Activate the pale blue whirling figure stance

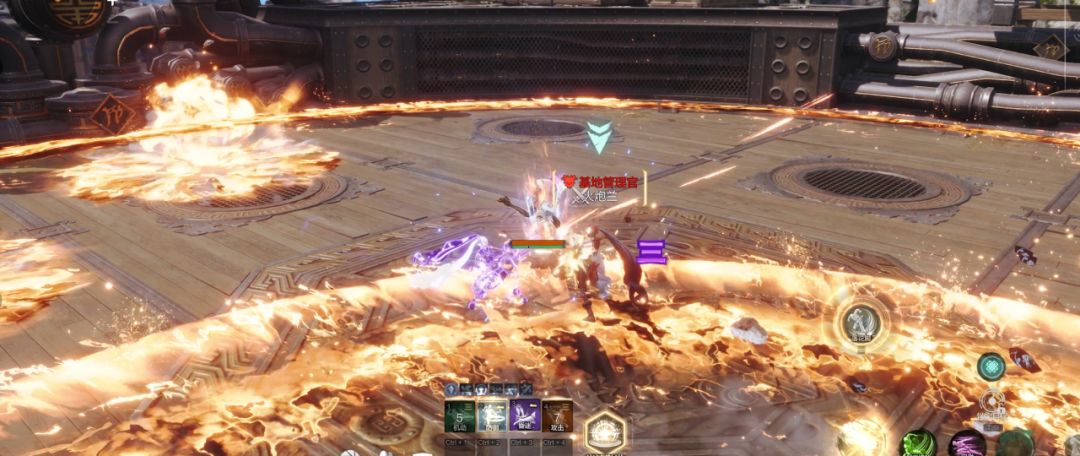coord(493,416)
